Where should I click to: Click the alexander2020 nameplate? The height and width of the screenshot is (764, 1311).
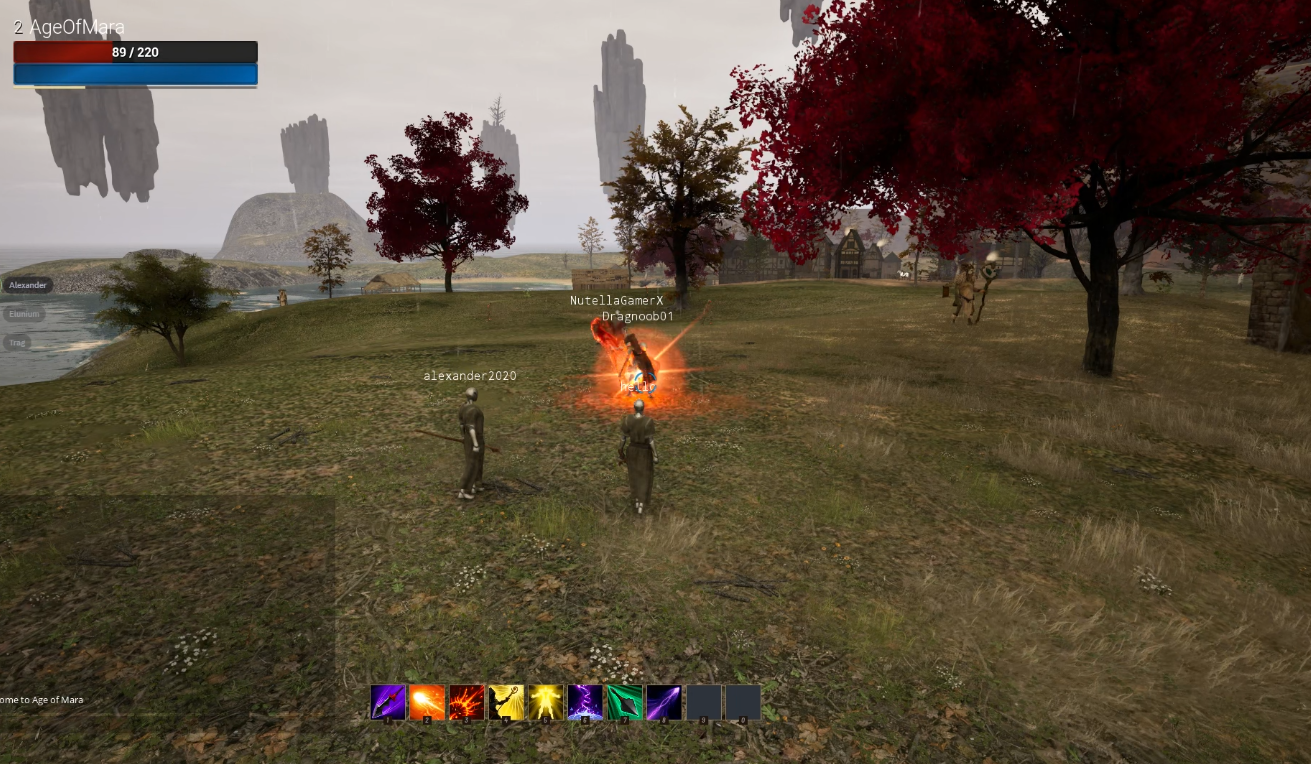point(468,375)
